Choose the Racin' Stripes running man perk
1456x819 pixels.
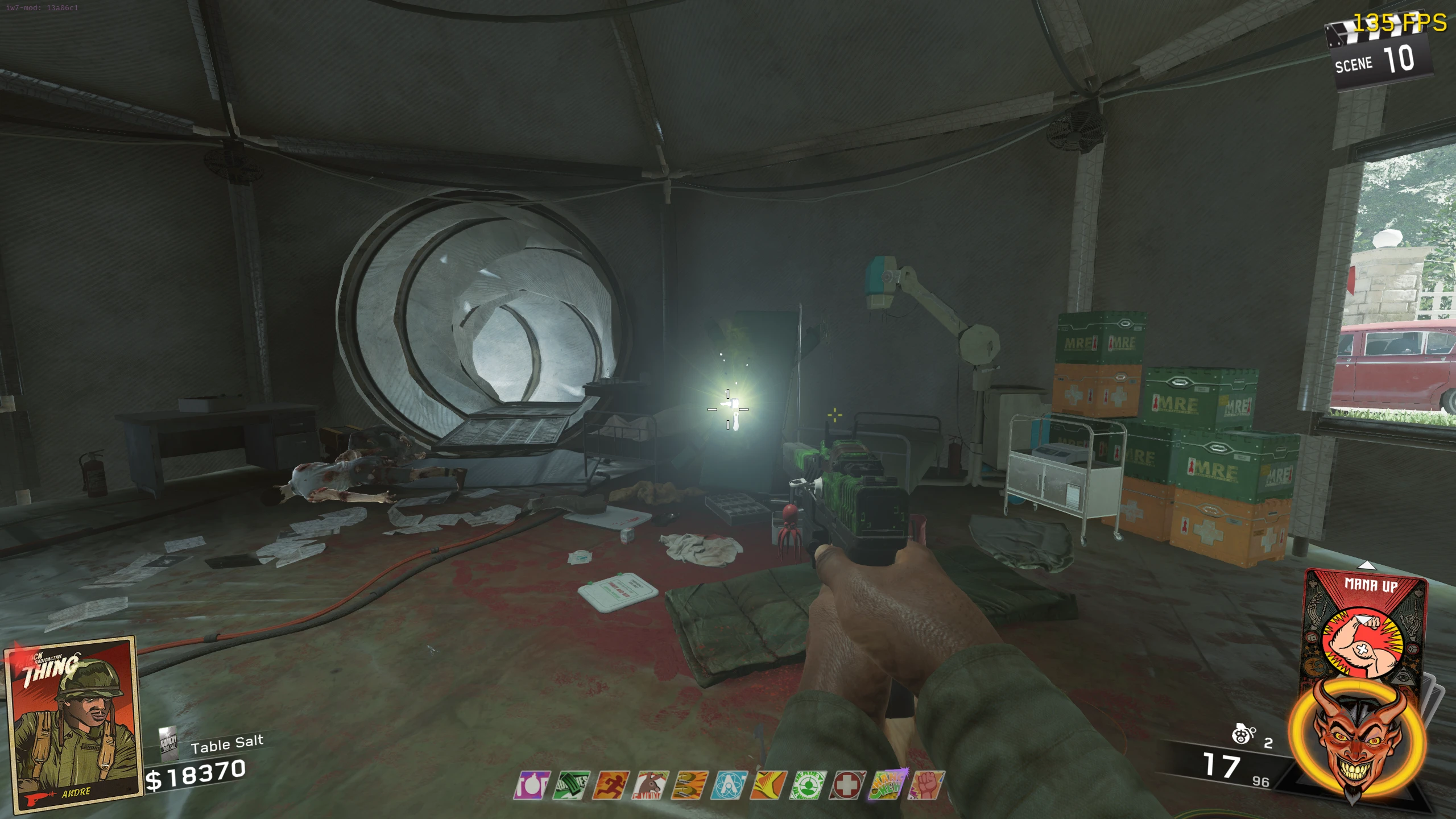[x=610, y=785]
